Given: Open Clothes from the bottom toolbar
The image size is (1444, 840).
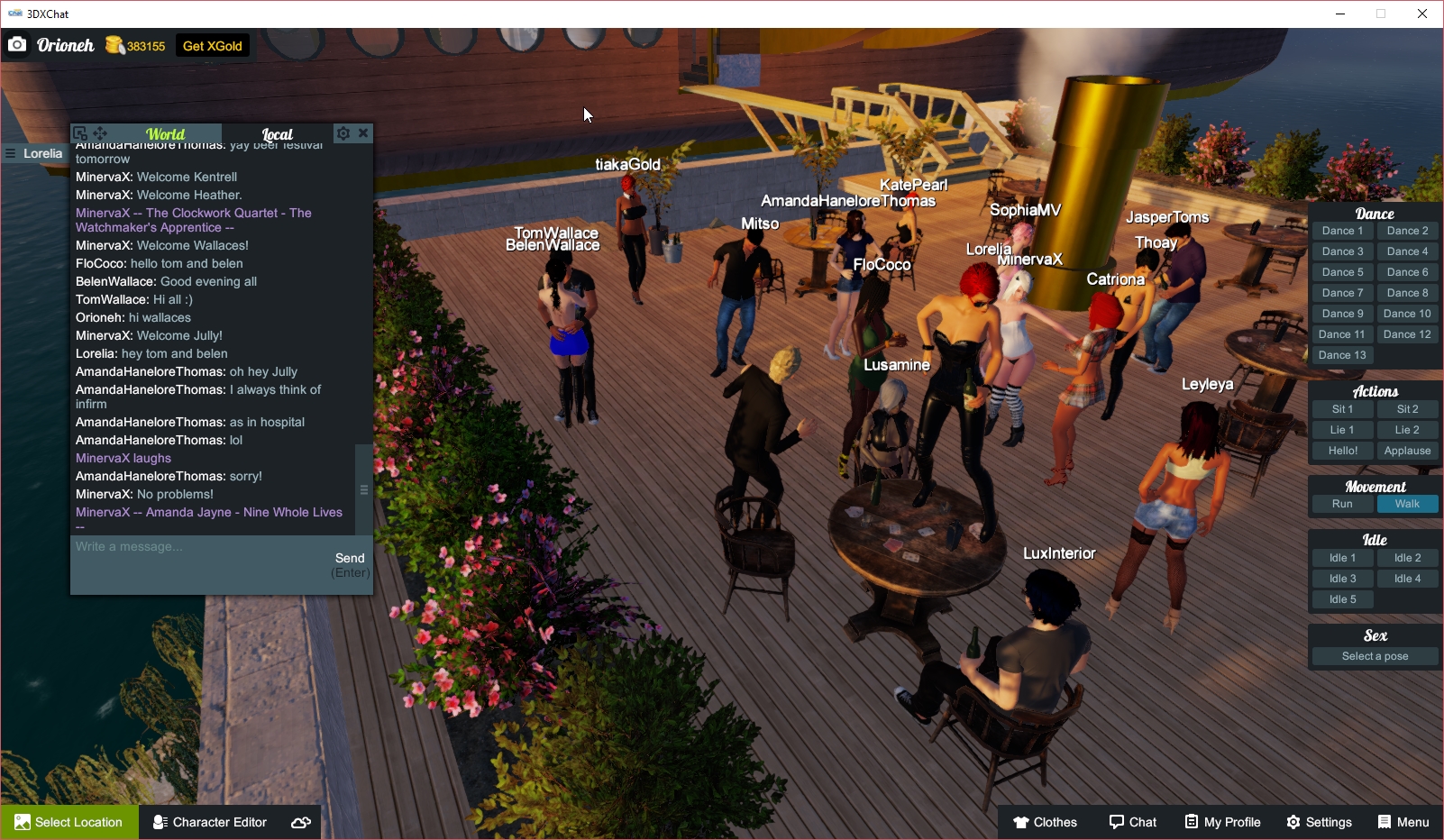Looking at the screenshot, I should (x=1045, y=821).
